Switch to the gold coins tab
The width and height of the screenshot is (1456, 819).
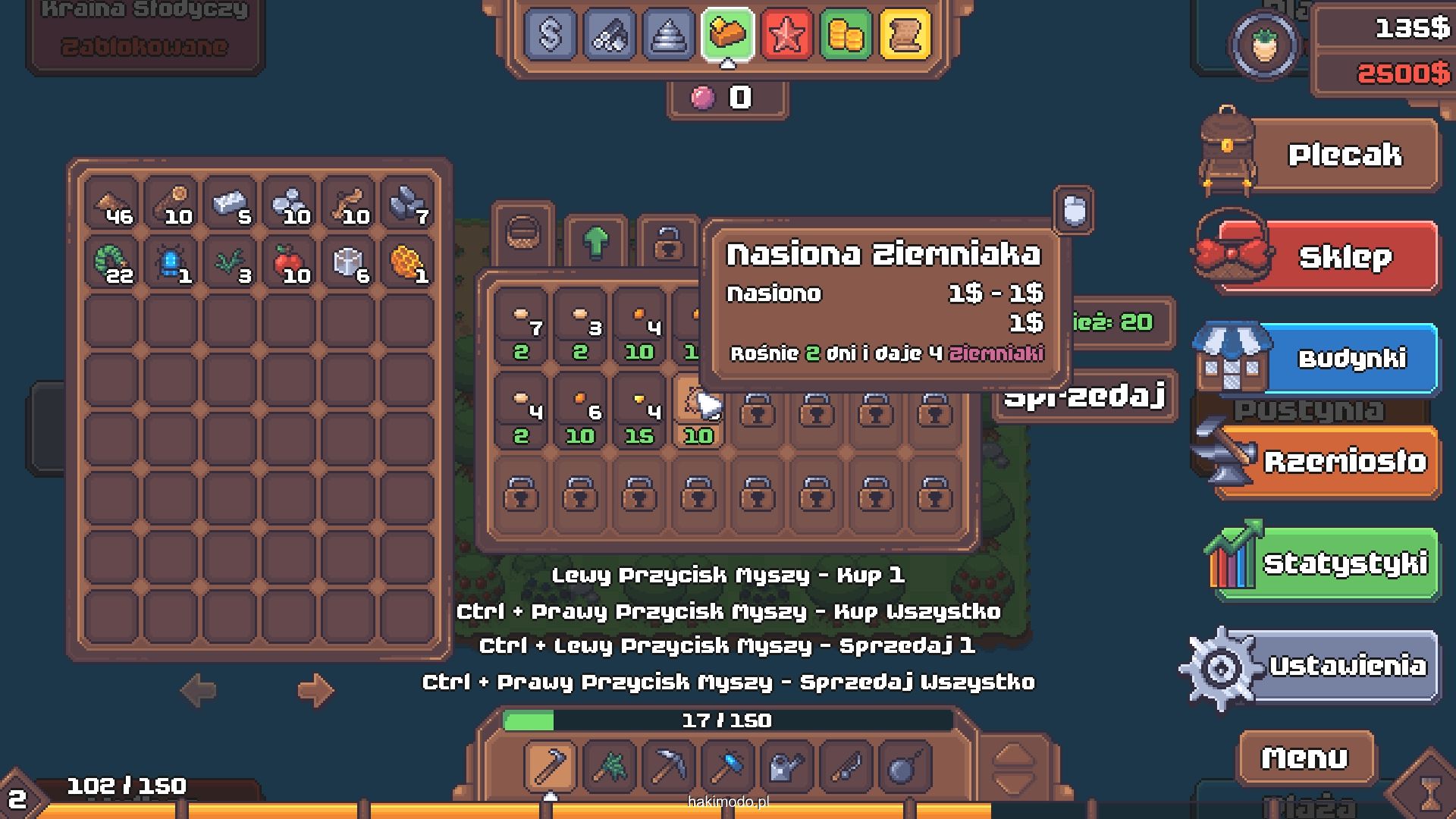tap(846, 34)
